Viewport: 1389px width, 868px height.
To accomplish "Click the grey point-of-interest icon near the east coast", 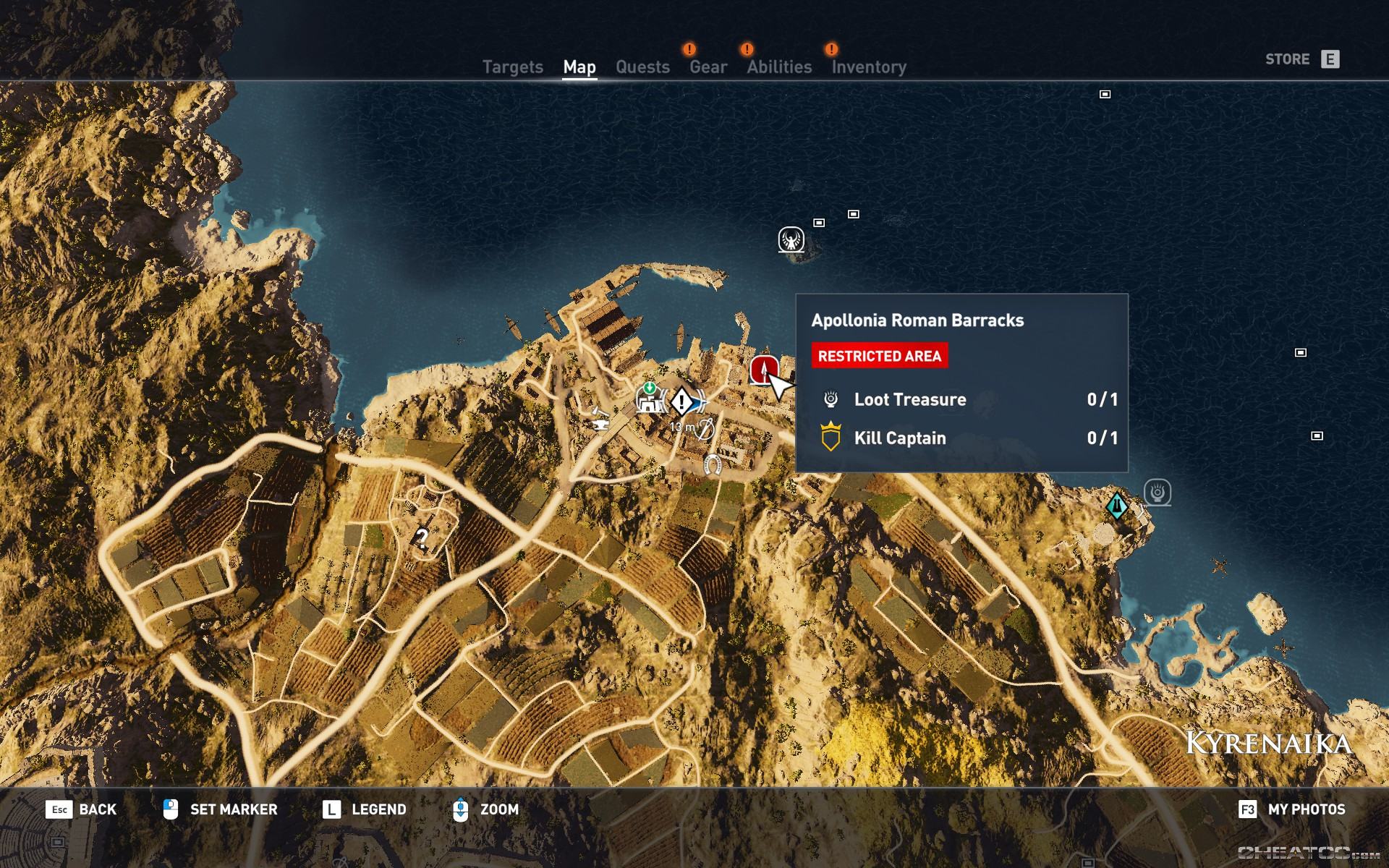I will [1158, 490].
